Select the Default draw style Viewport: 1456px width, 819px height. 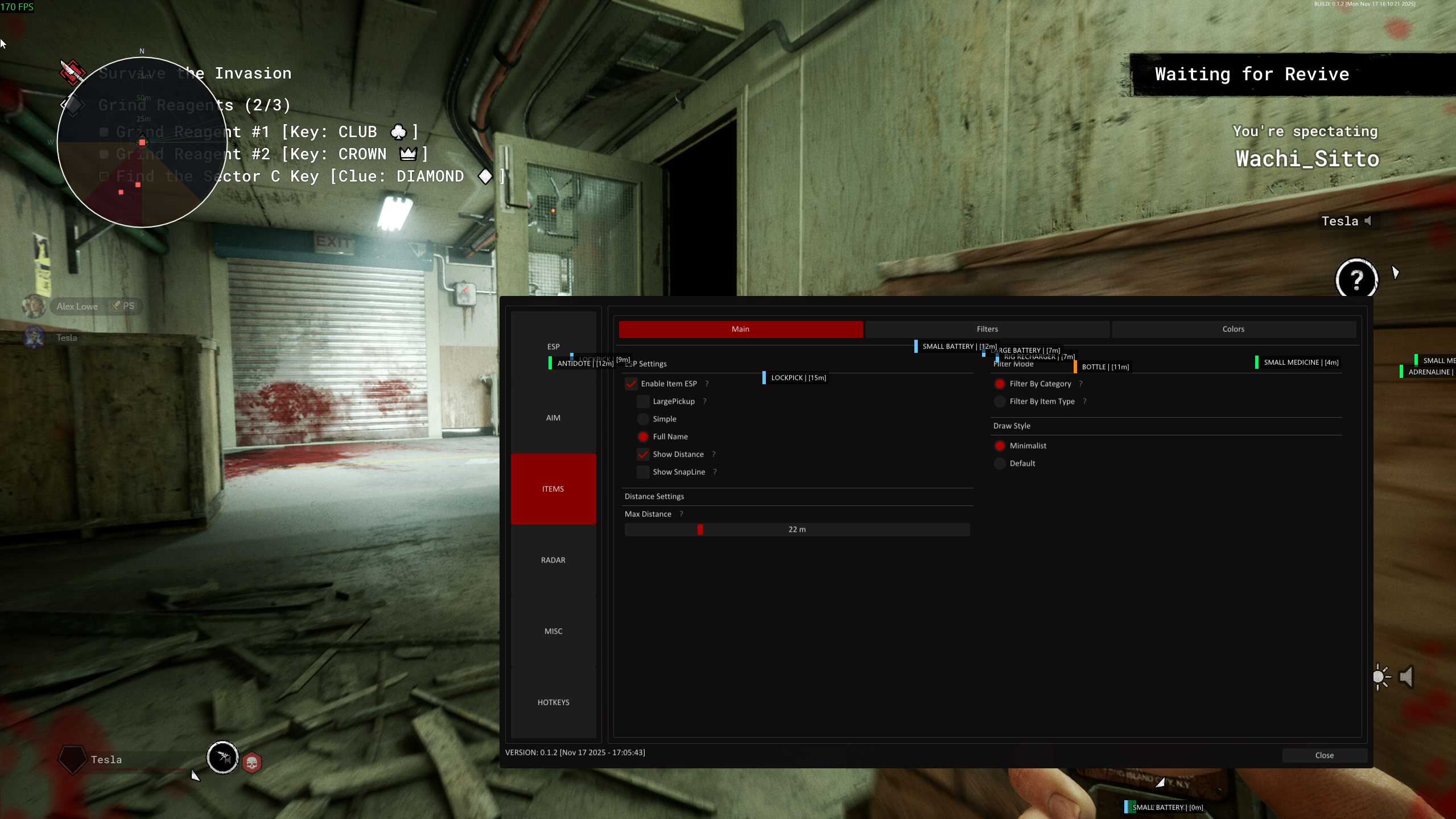(1000, 463)
